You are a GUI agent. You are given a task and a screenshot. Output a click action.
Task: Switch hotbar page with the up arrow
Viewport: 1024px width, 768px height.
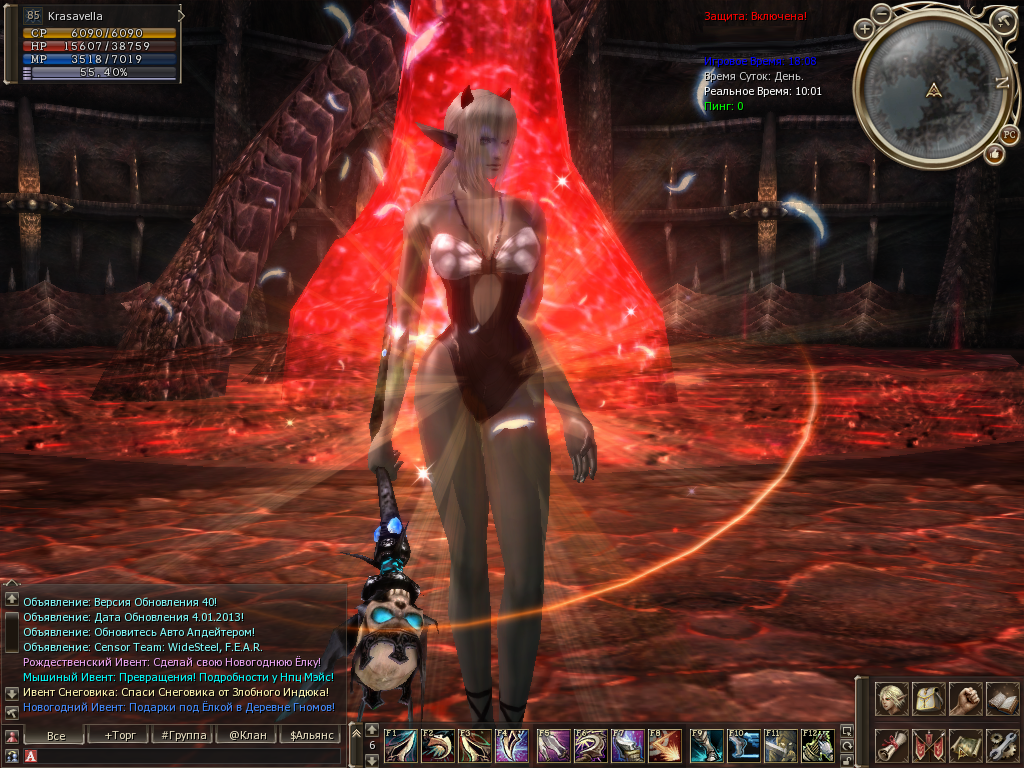point(372,730)
